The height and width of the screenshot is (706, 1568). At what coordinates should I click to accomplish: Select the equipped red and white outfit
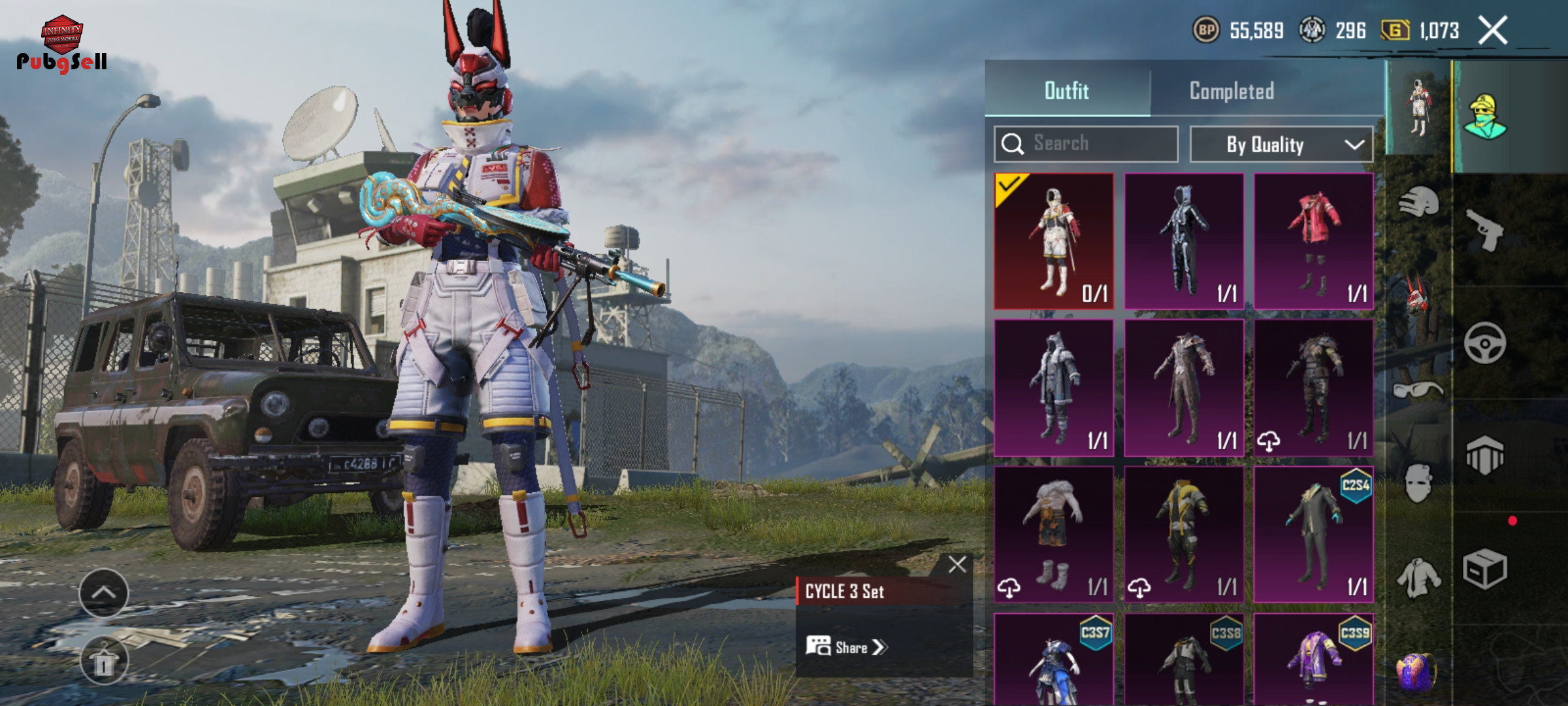[x=1053, y=241]
